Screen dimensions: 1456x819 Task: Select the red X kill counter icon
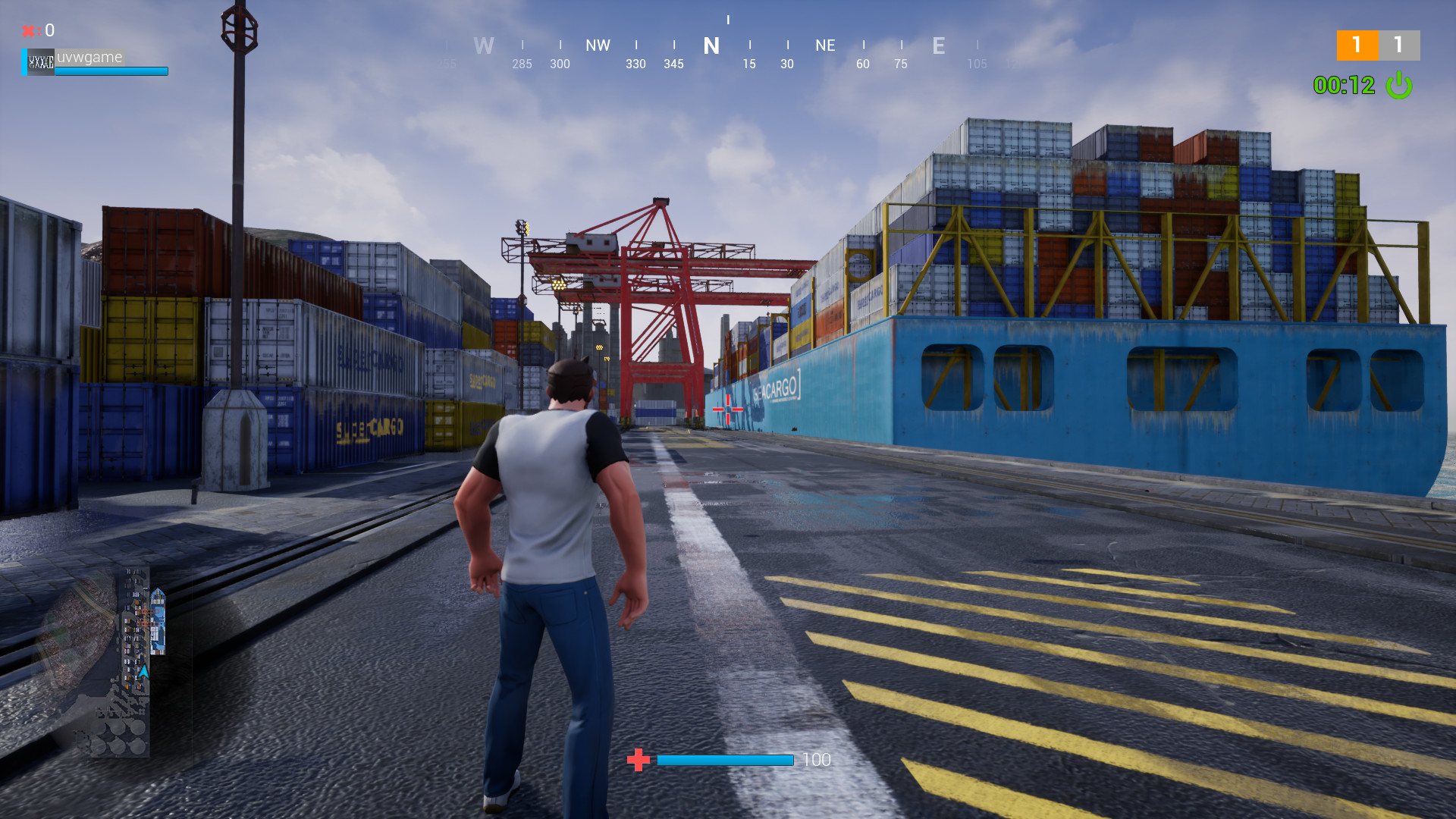tap(29, 30)
